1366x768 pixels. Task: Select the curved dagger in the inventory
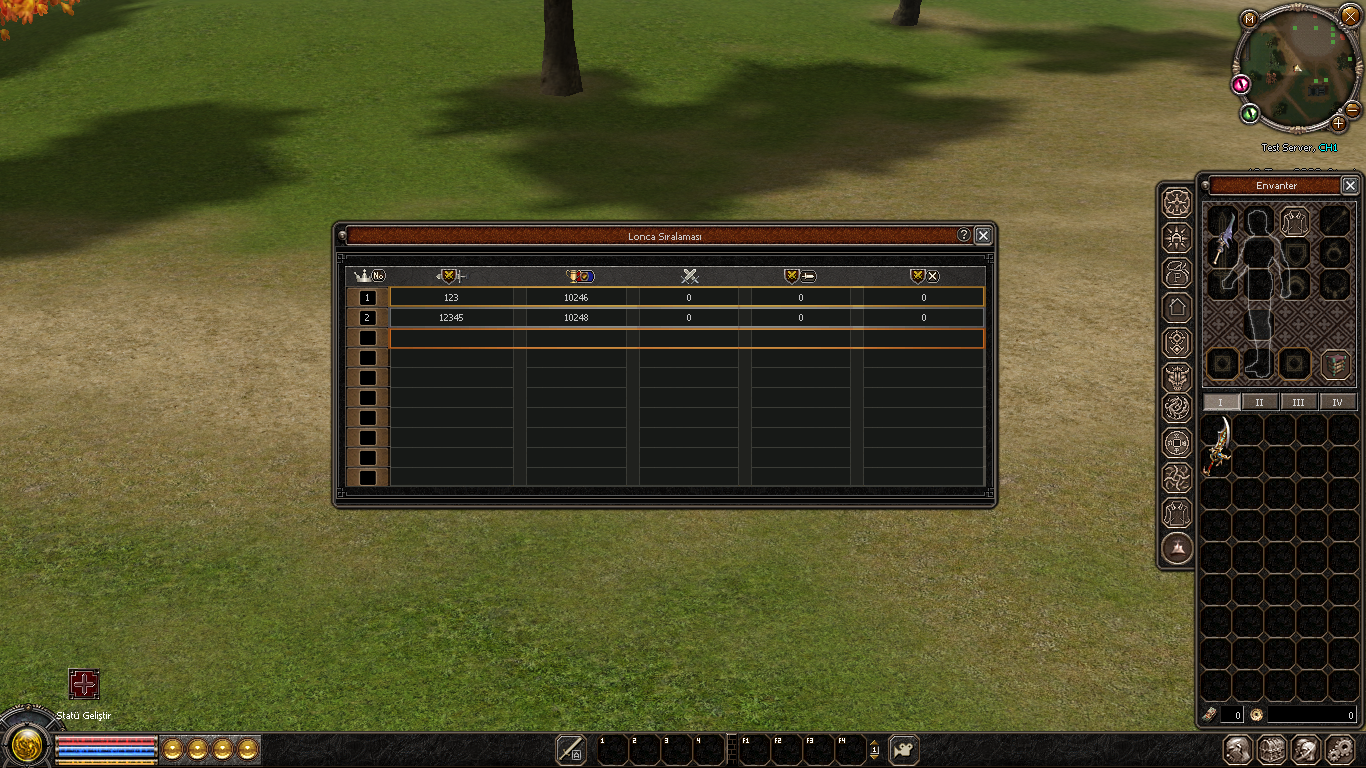pos(1217,445)
